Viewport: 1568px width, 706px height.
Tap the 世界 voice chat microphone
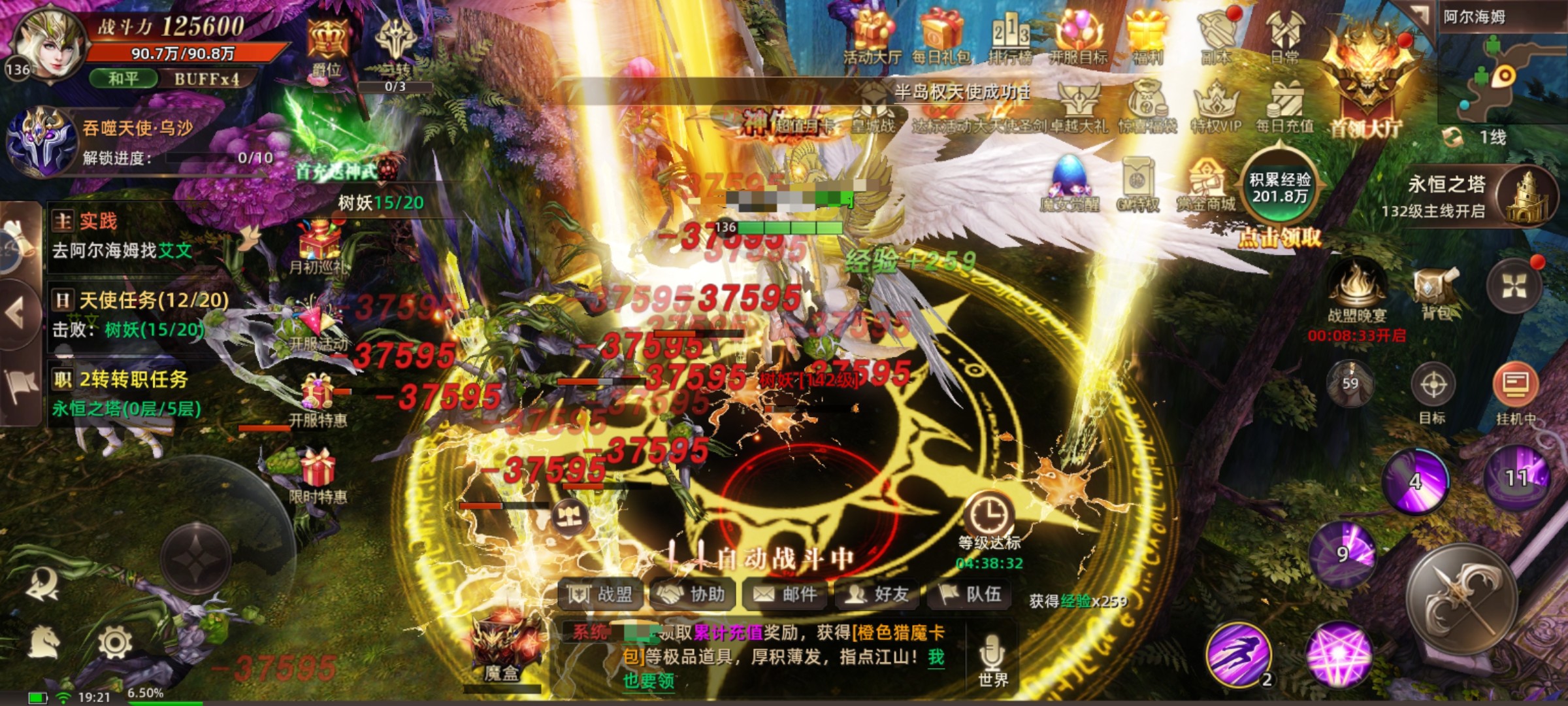[x=990, y=654]
